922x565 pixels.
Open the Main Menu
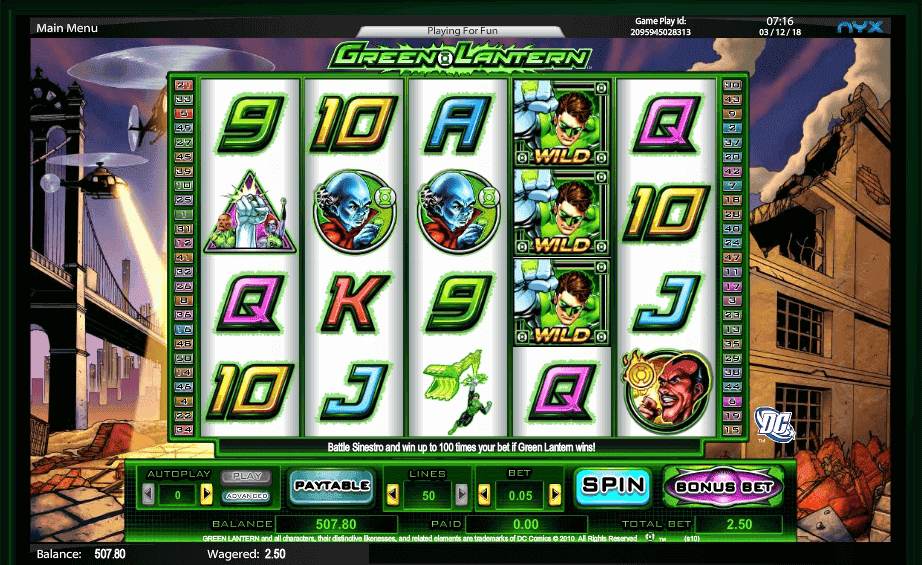(x=66, y=28)
